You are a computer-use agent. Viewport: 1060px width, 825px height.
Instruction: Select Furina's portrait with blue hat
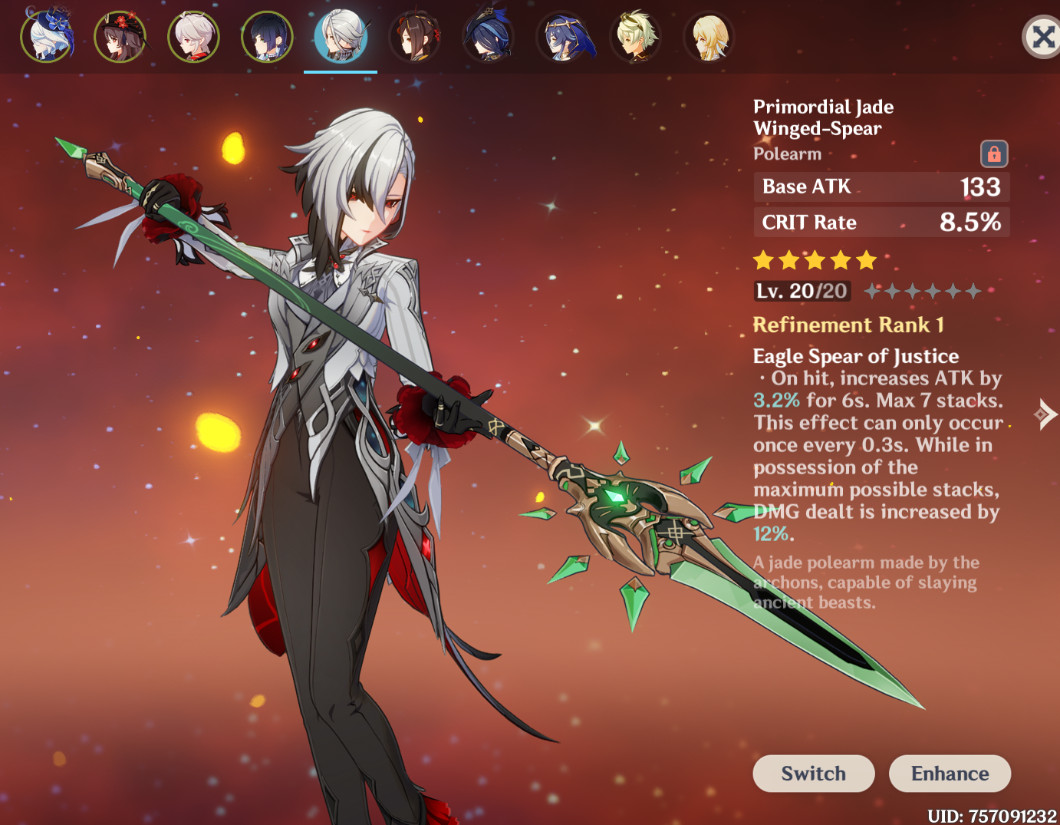46,38
